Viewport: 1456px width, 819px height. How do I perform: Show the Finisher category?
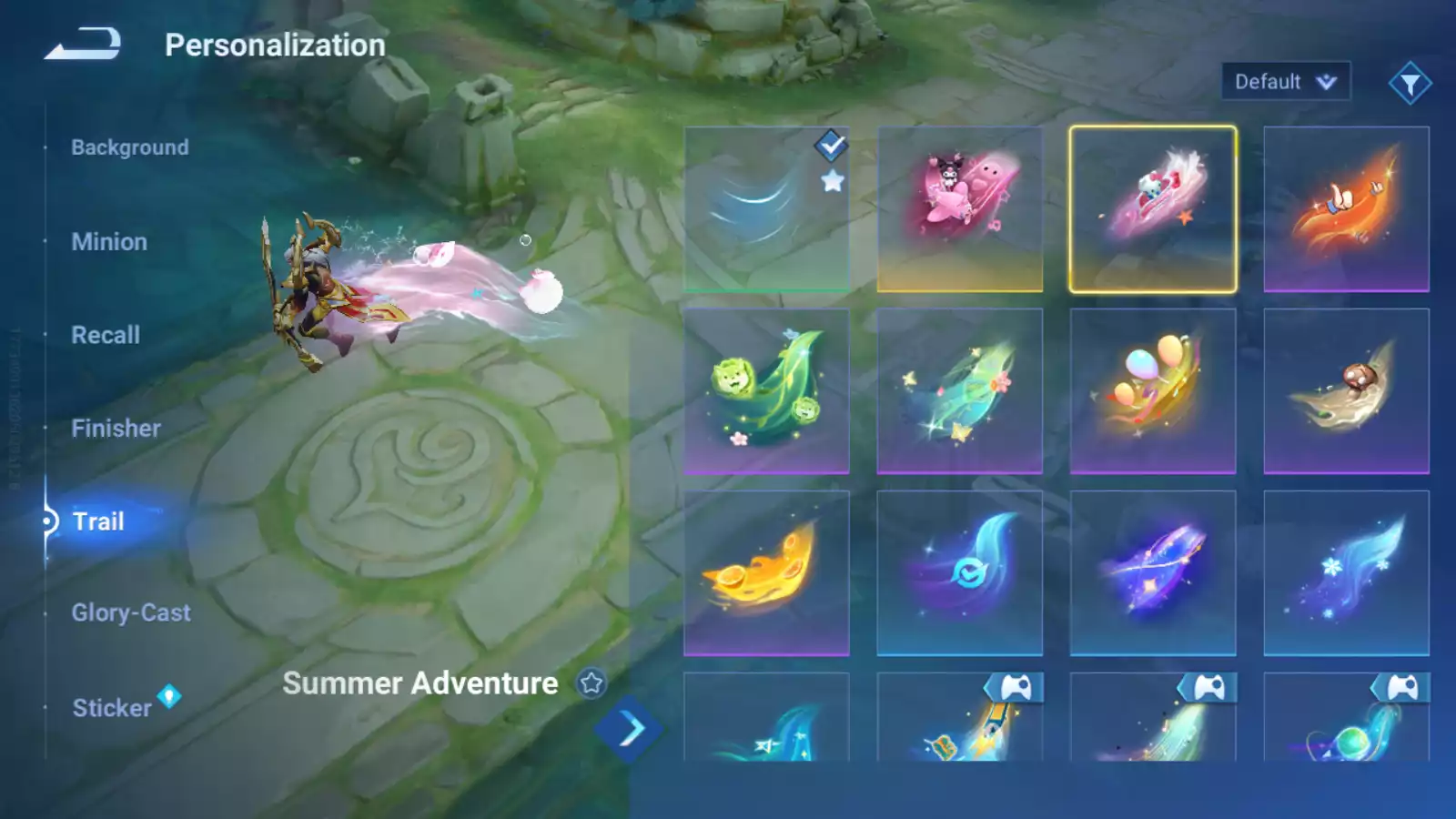point(116,429)
